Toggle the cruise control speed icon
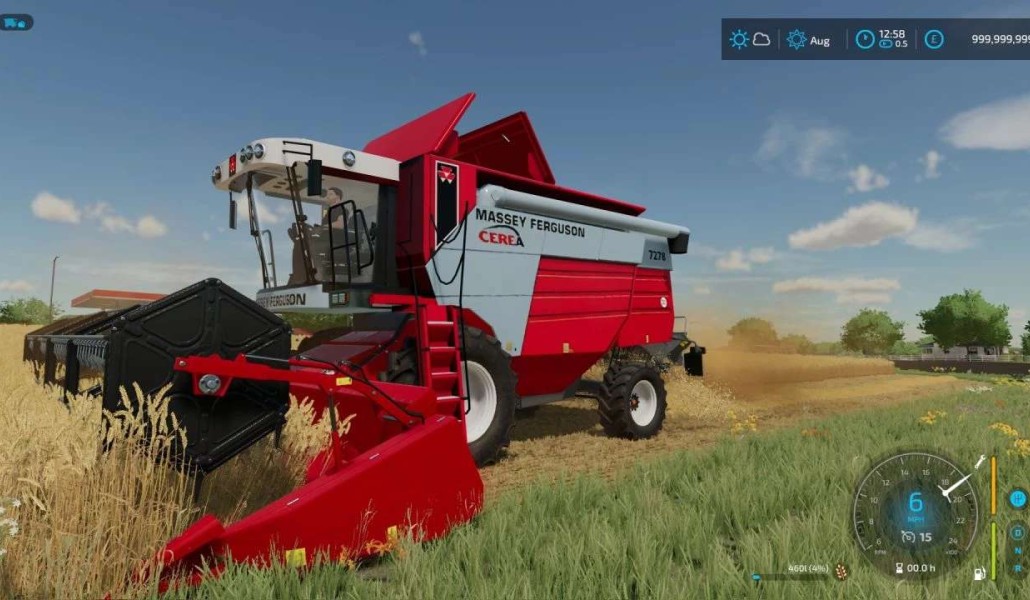The height and width of the screenshot is (600, 1030). 908,537
